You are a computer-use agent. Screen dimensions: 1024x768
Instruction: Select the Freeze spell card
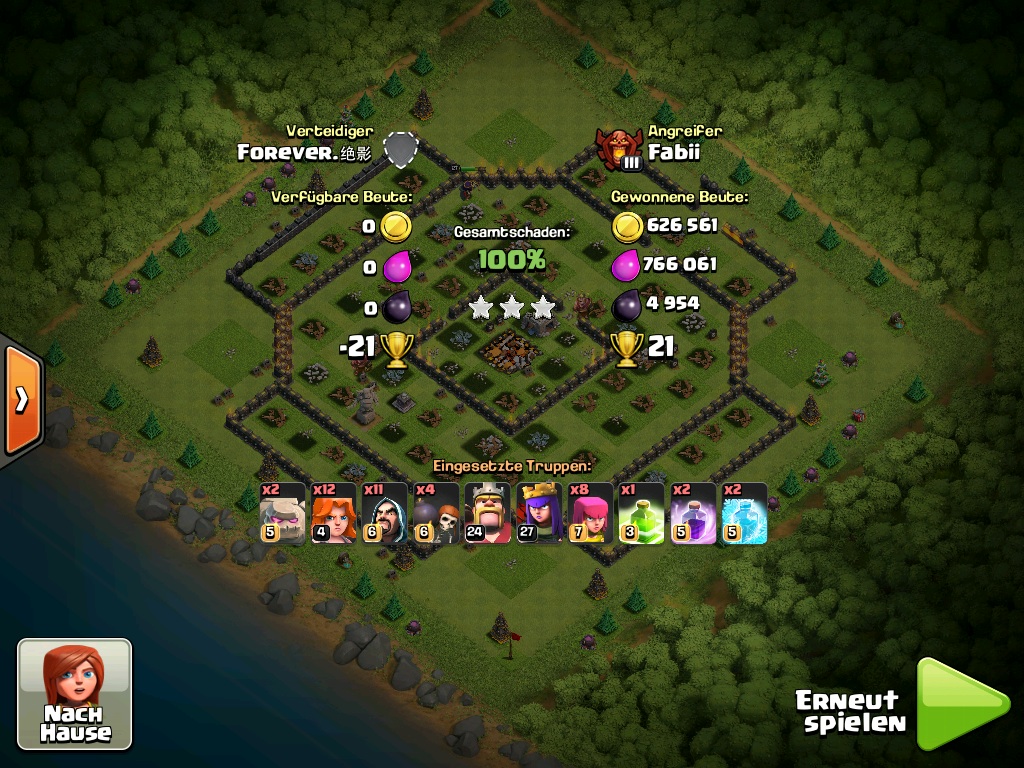tap(744, 513)
